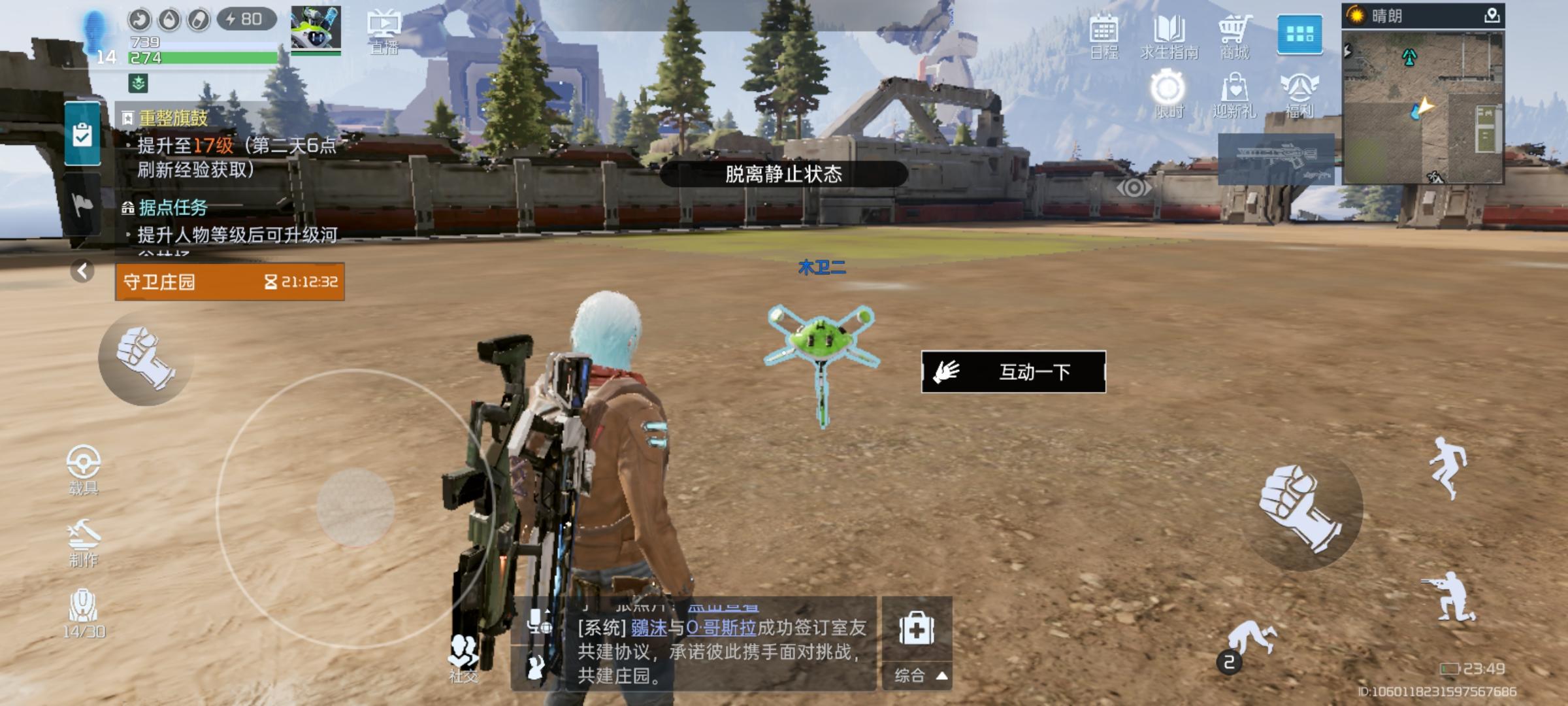Toggle the eye observation mode icon

tap(1135, 186)
